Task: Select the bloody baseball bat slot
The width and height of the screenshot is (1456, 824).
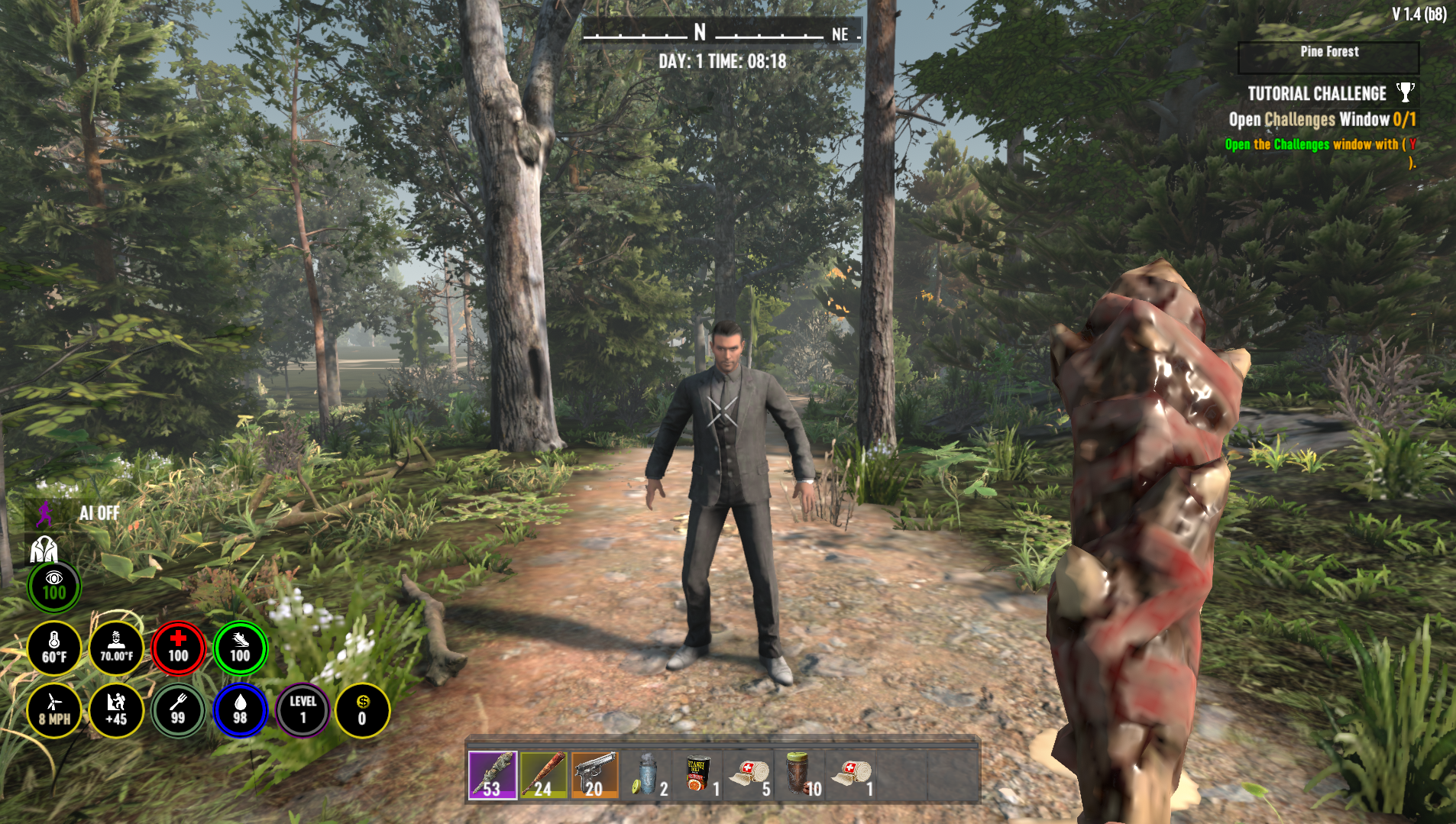Action: click(543, 774)
